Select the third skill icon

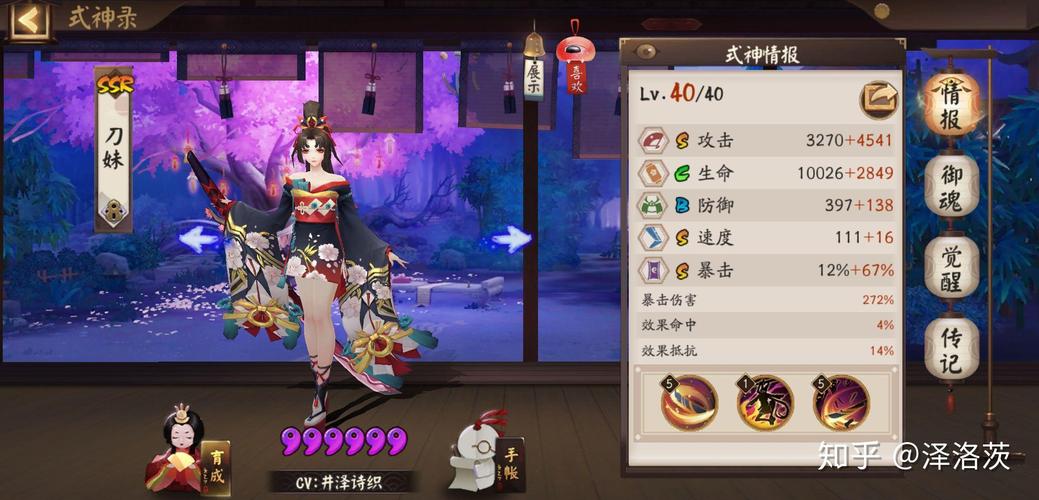click(x=840, y=402)
